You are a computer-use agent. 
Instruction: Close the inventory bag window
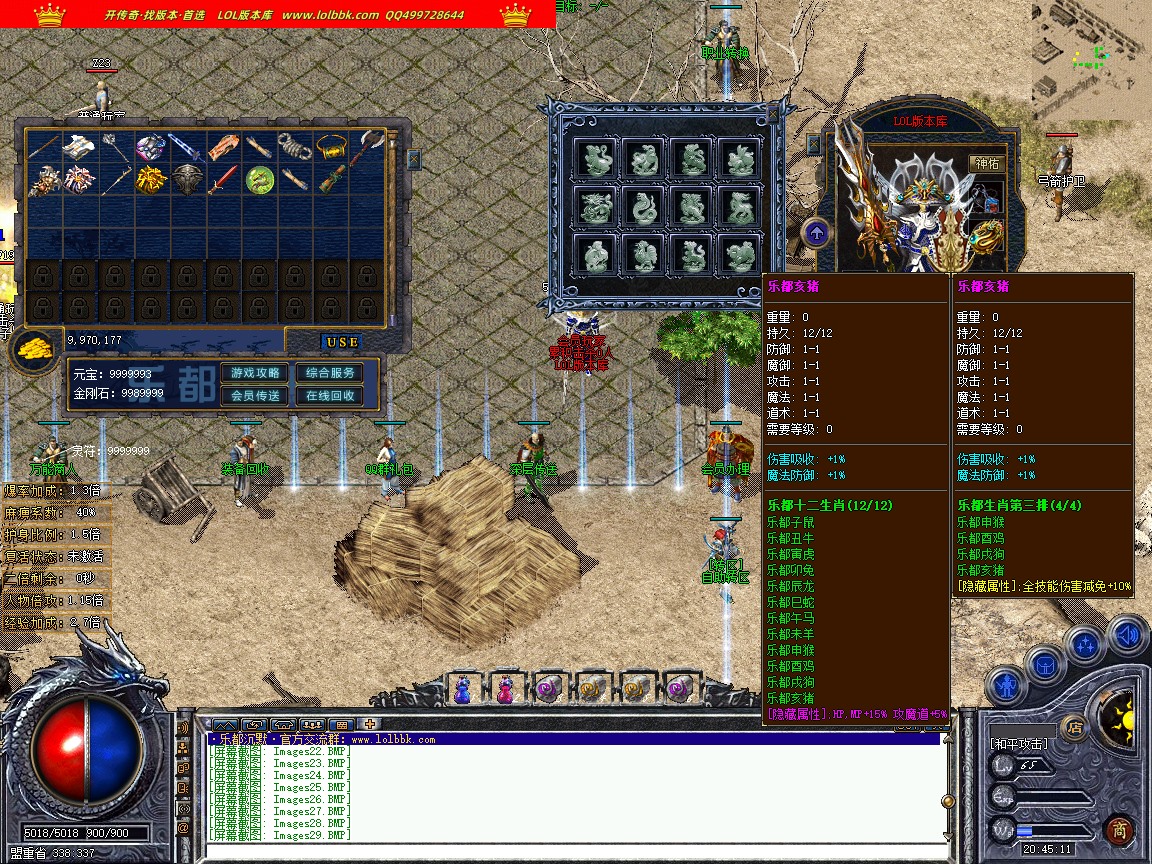pyautogui.click(x=414, y=158)
